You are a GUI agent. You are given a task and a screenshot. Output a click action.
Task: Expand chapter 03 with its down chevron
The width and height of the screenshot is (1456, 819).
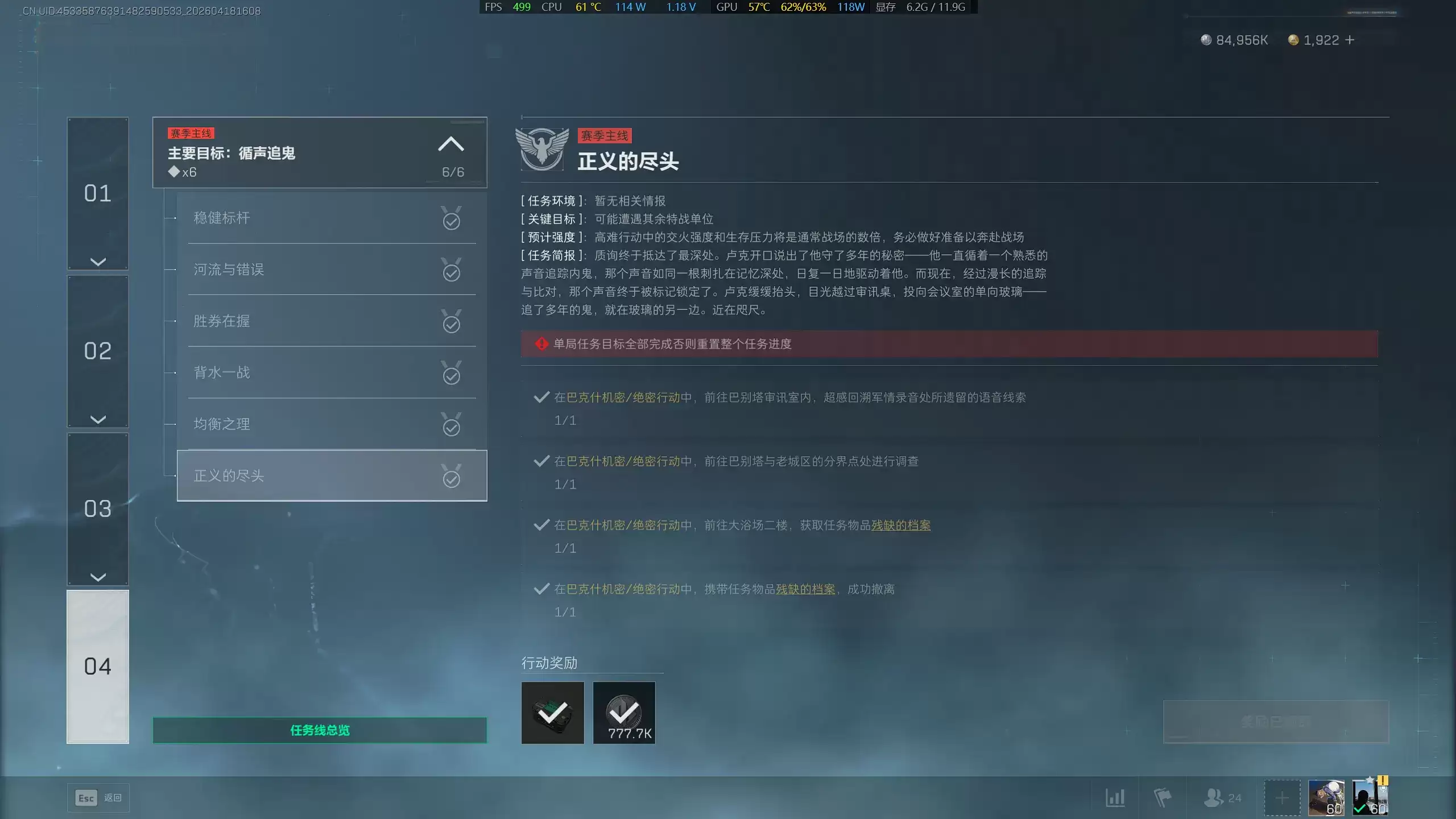[97, 576]
